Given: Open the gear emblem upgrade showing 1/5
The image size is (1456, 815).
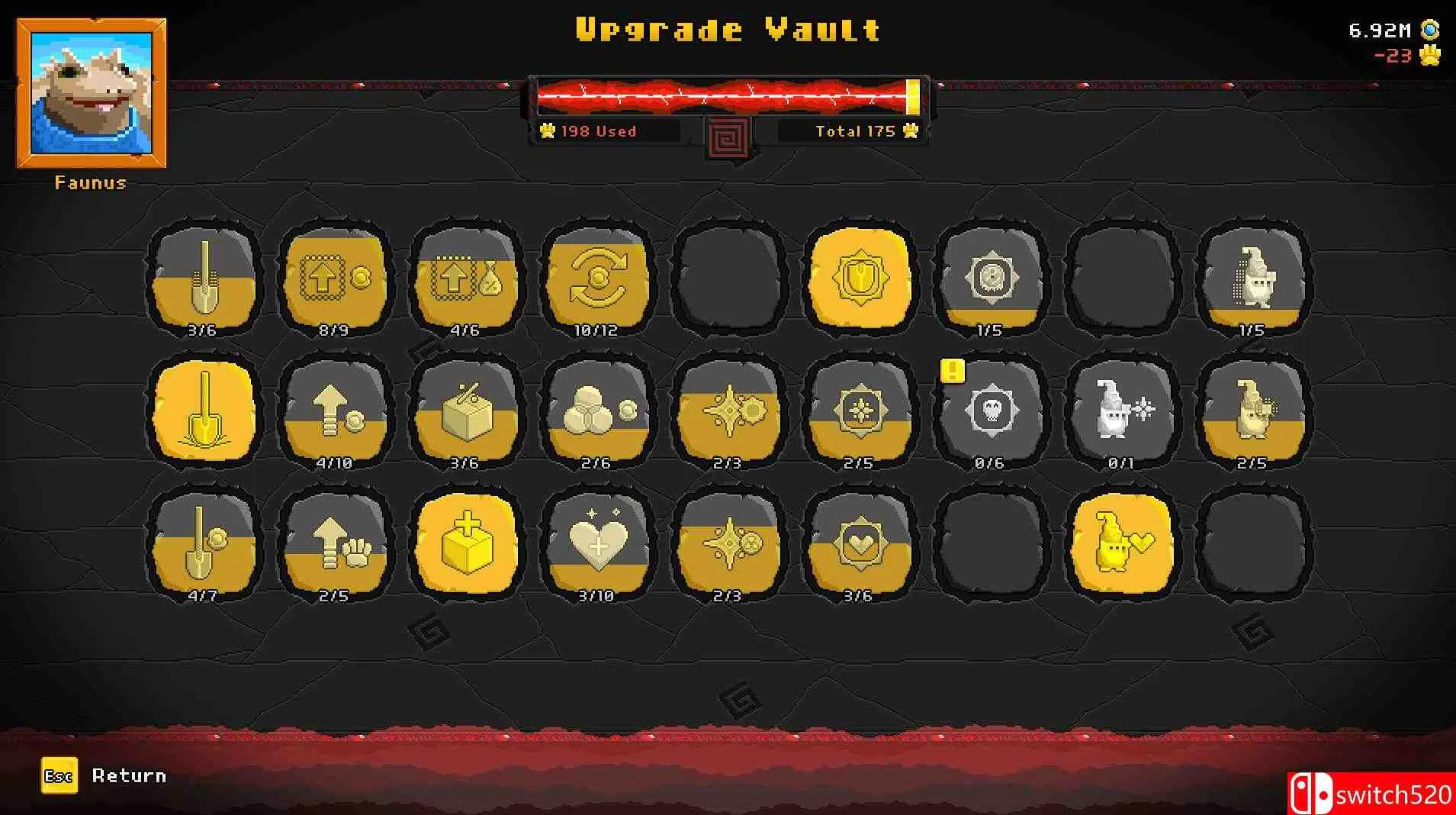Looking at the screenshot, I should (991, 279).
